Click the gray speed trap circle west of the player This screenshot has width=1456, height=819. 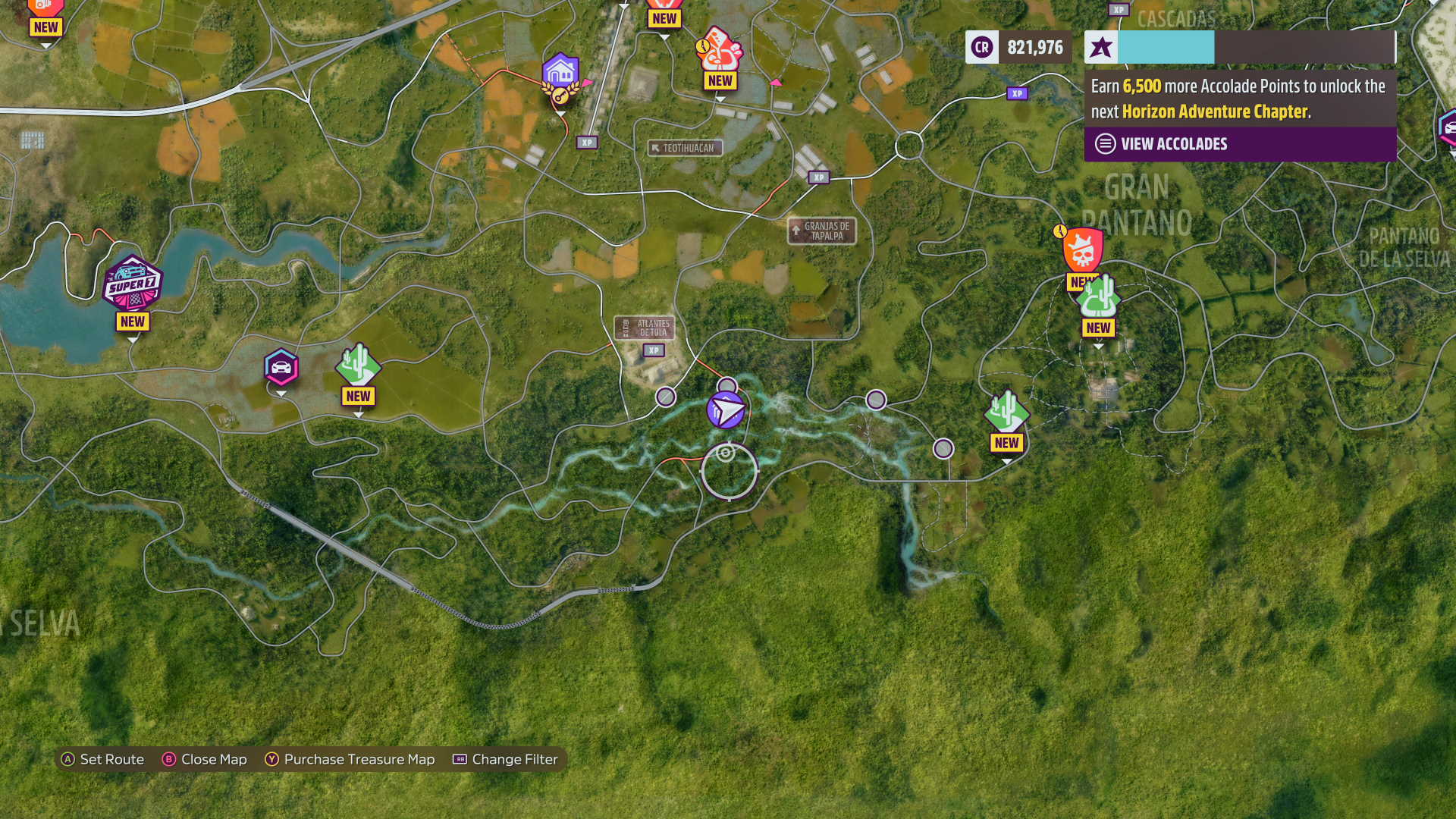click(665, 396)
